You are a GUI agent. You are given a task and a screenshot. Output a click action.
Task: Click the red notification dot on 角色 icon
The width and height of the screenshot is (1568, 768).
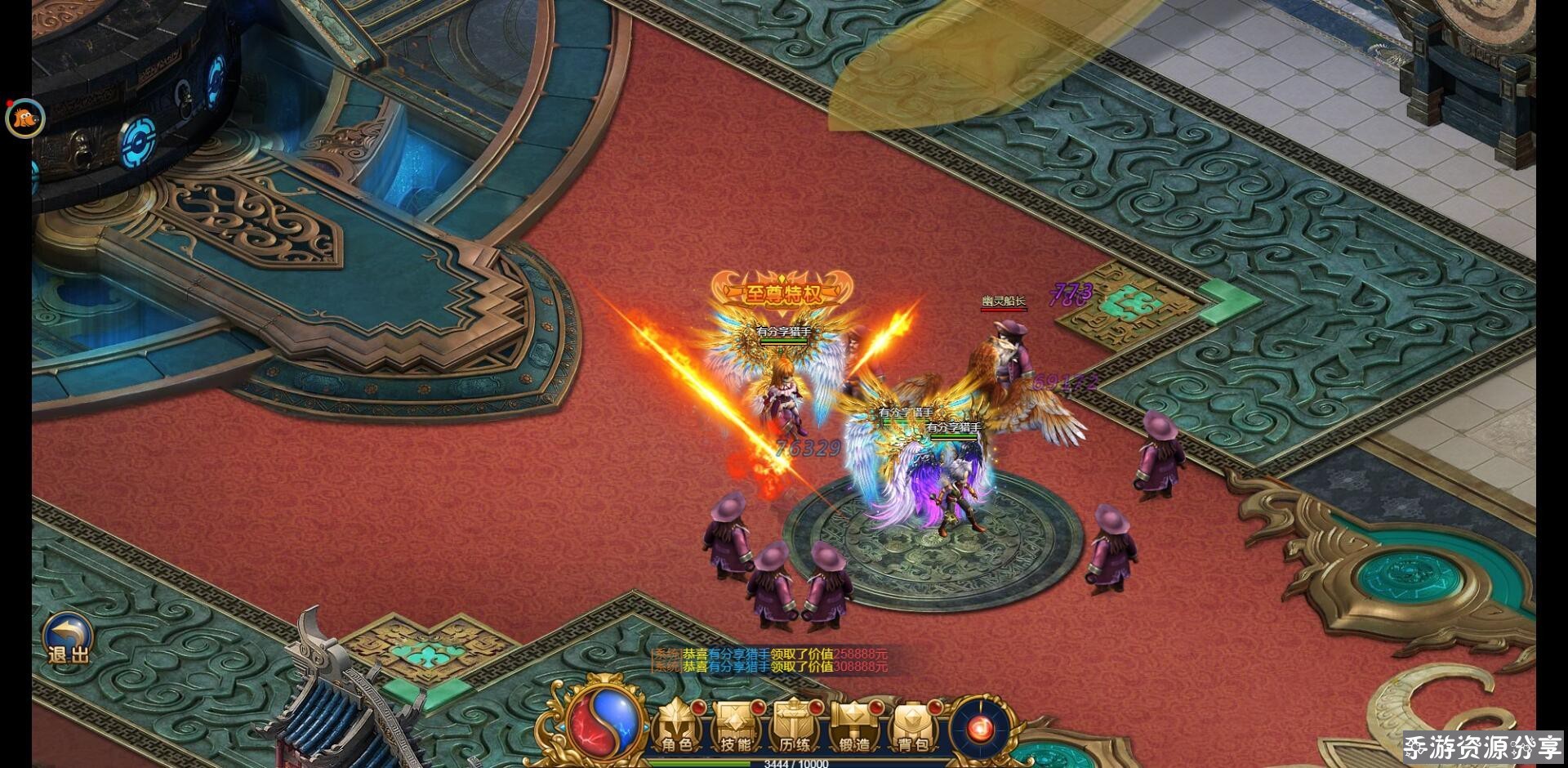tap(699, 708)
